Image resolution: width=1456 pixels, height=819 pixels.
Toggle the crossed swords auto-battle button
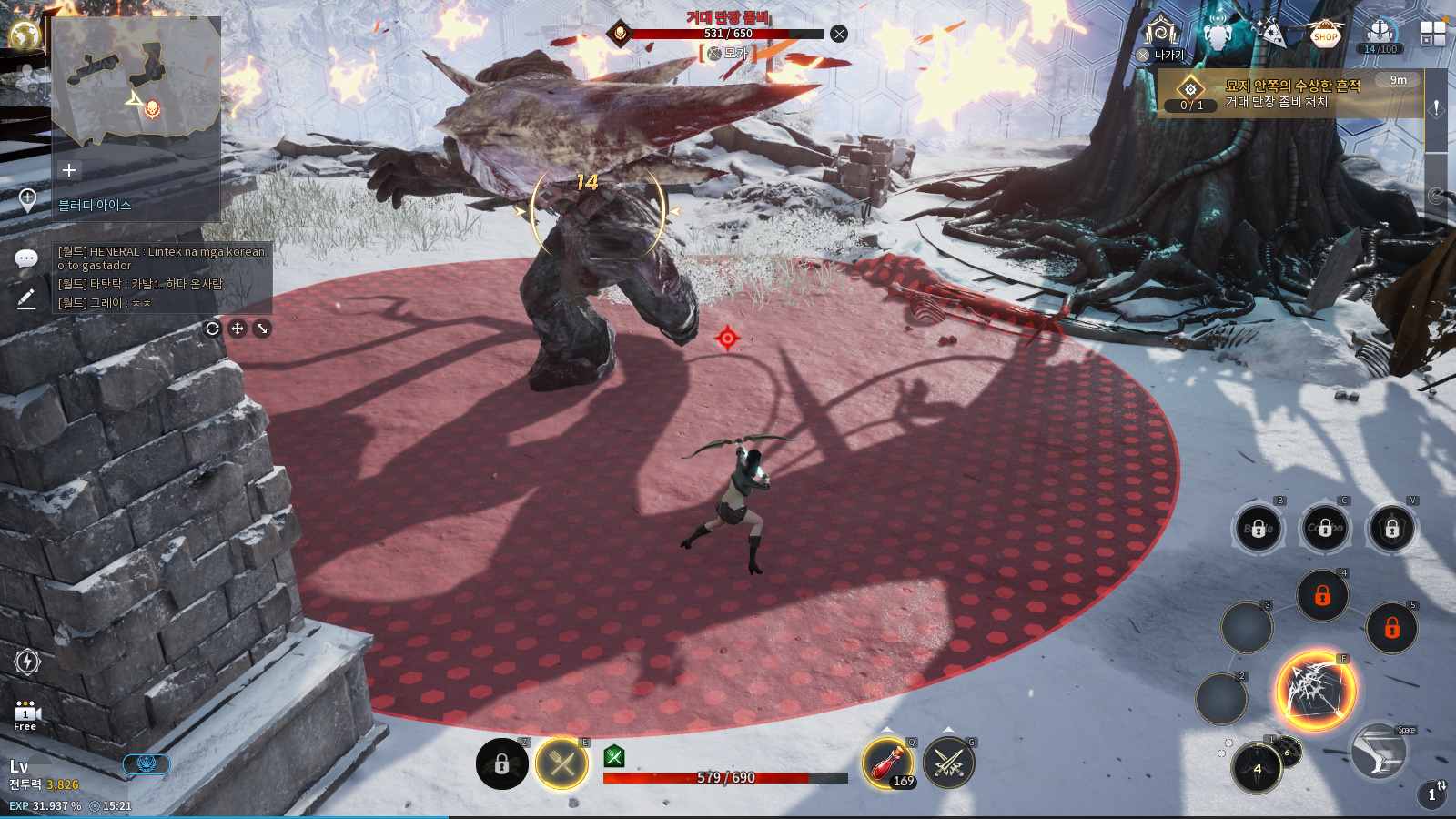(x=949, y=763)
